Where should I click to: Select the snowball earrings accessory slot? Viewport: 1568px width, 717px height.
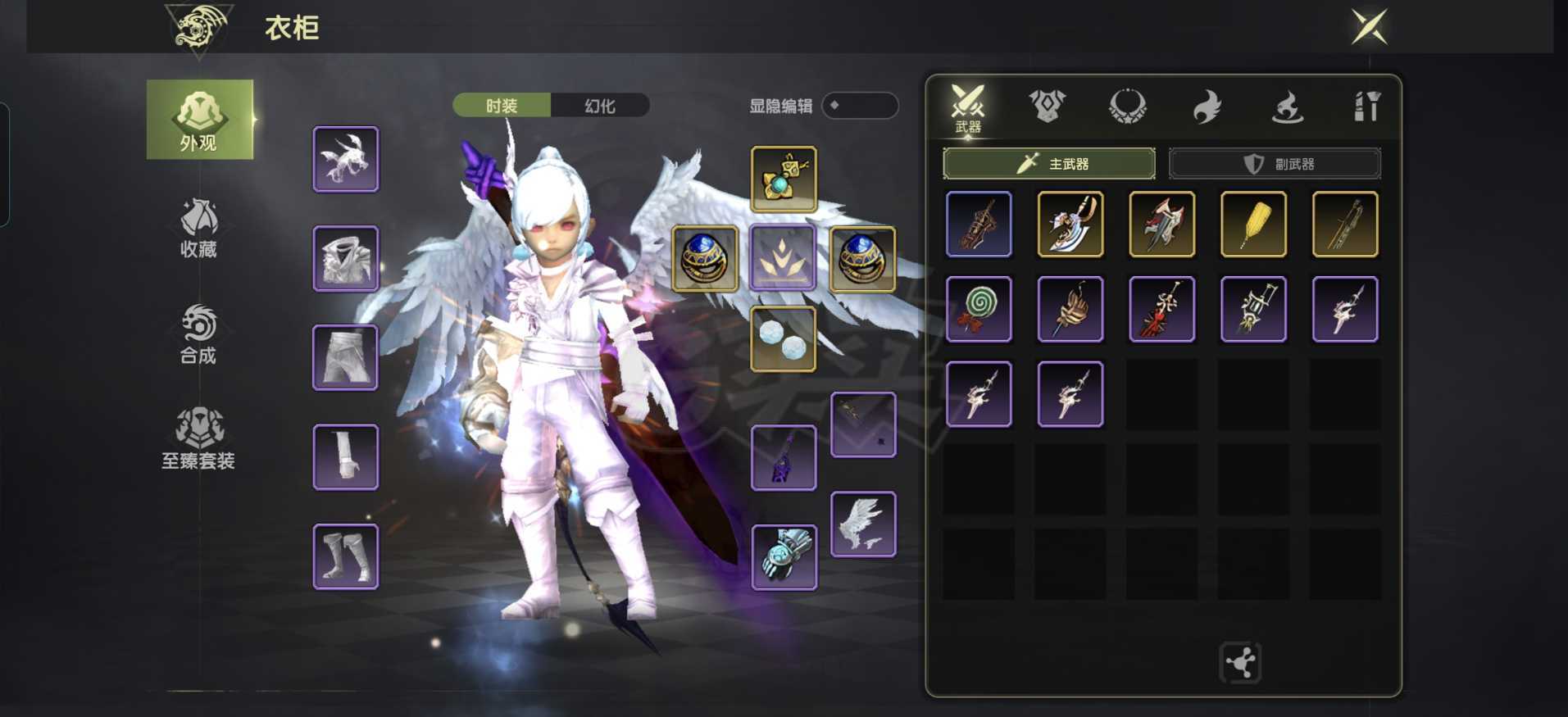pyautogui.click(x=783, y=339)
